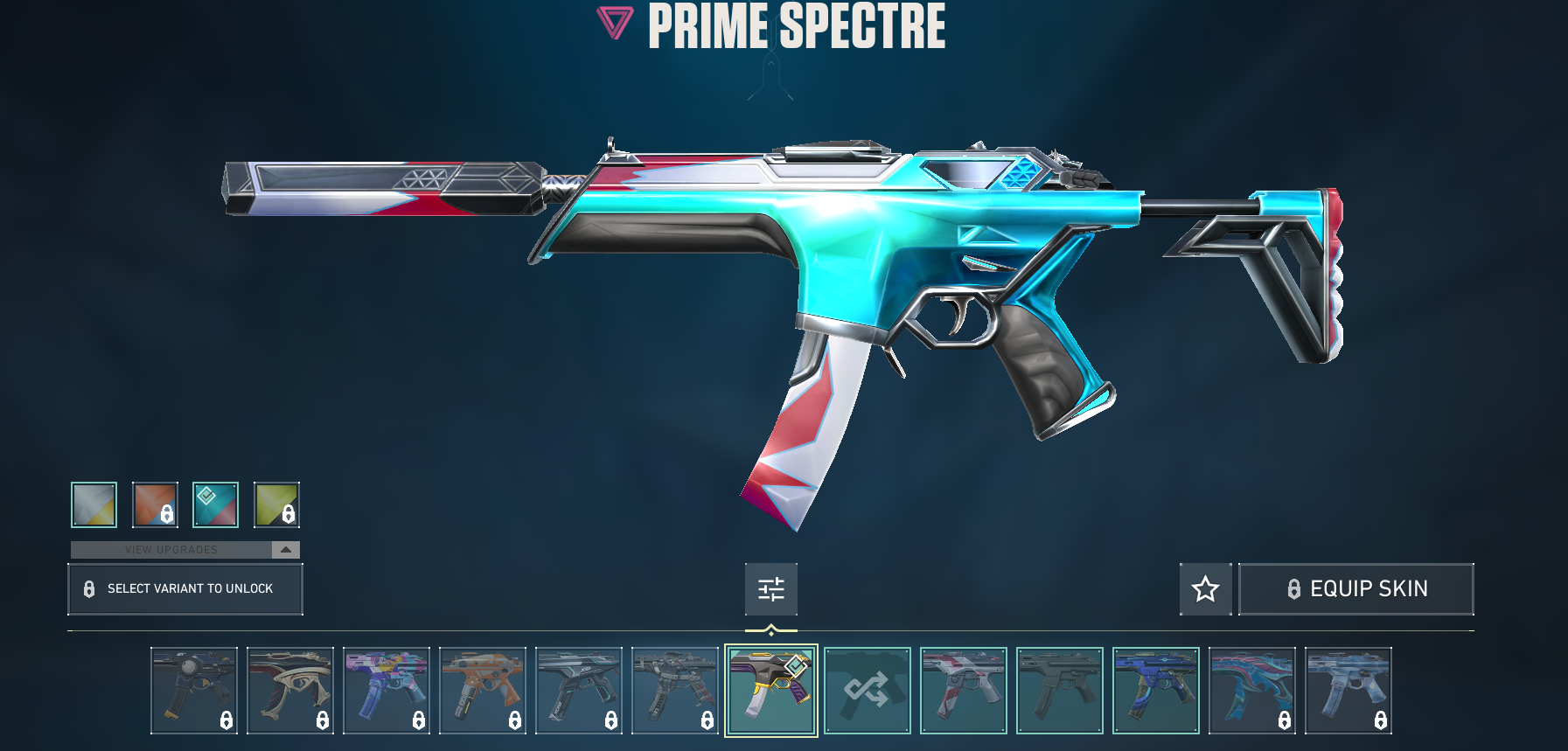Select the blue and gold Spectre skin
This screenshot has width=1568, height=751.
pos(1155,690)
